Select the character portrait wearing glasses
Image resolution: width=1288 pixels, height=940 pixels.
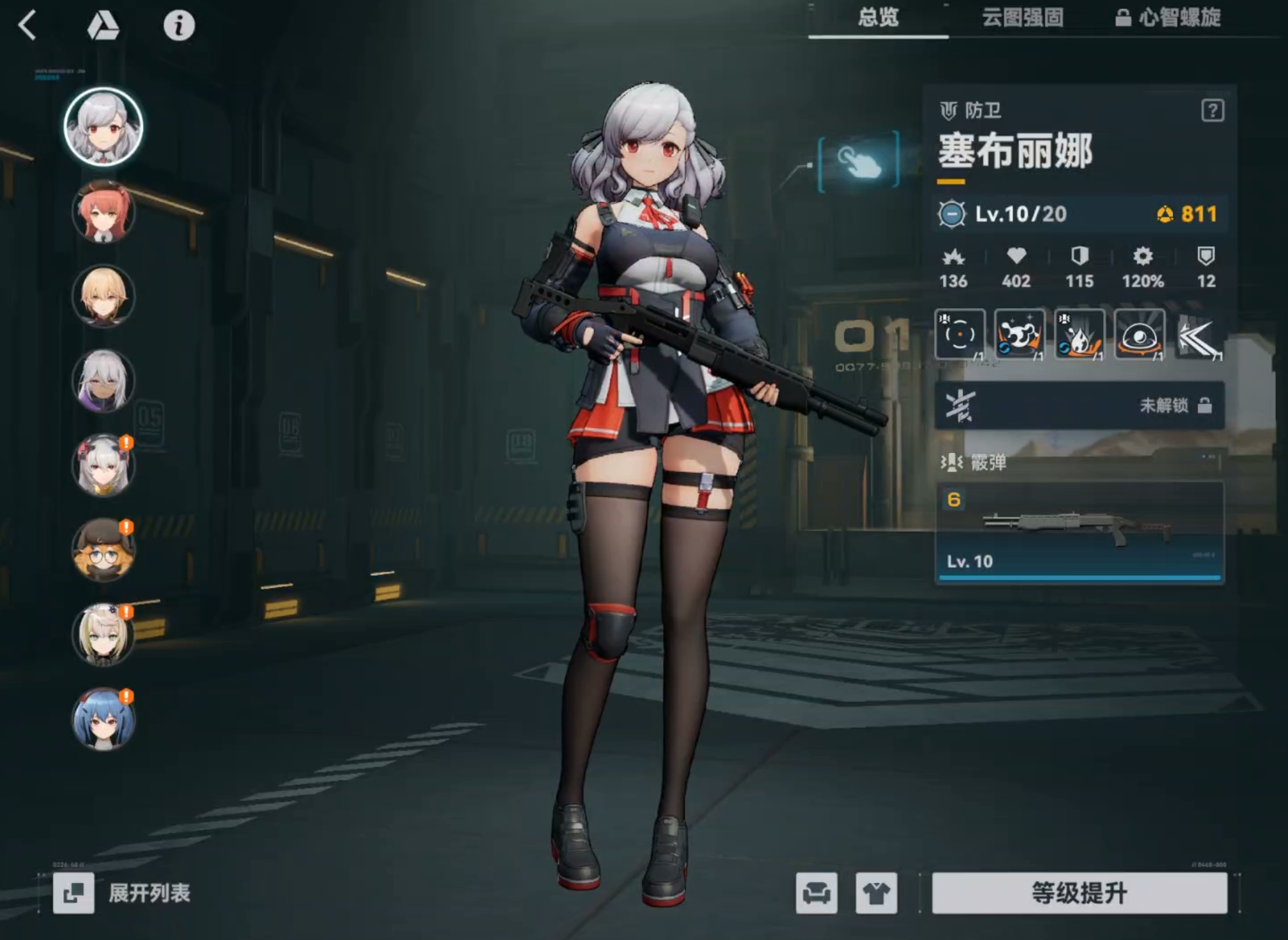[x=103, y=550]
